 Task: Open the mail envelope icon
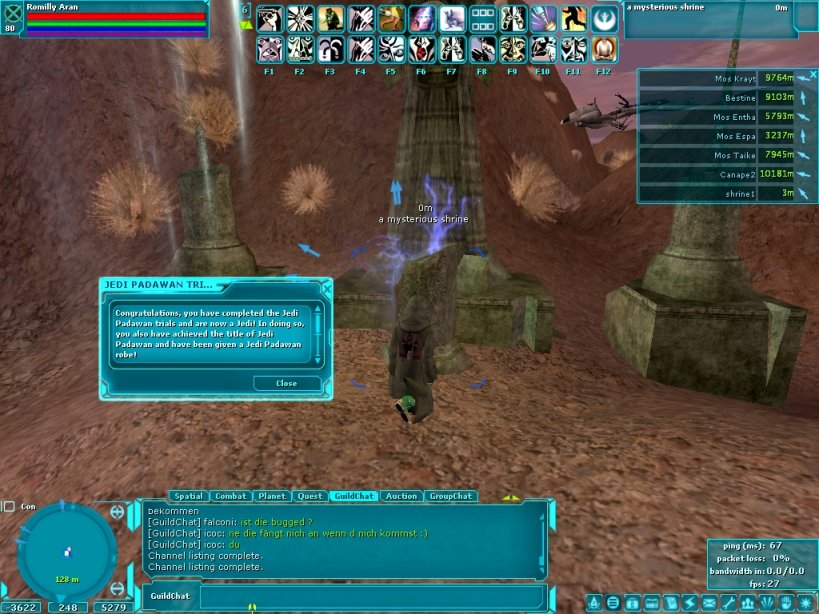click(709, 603)
